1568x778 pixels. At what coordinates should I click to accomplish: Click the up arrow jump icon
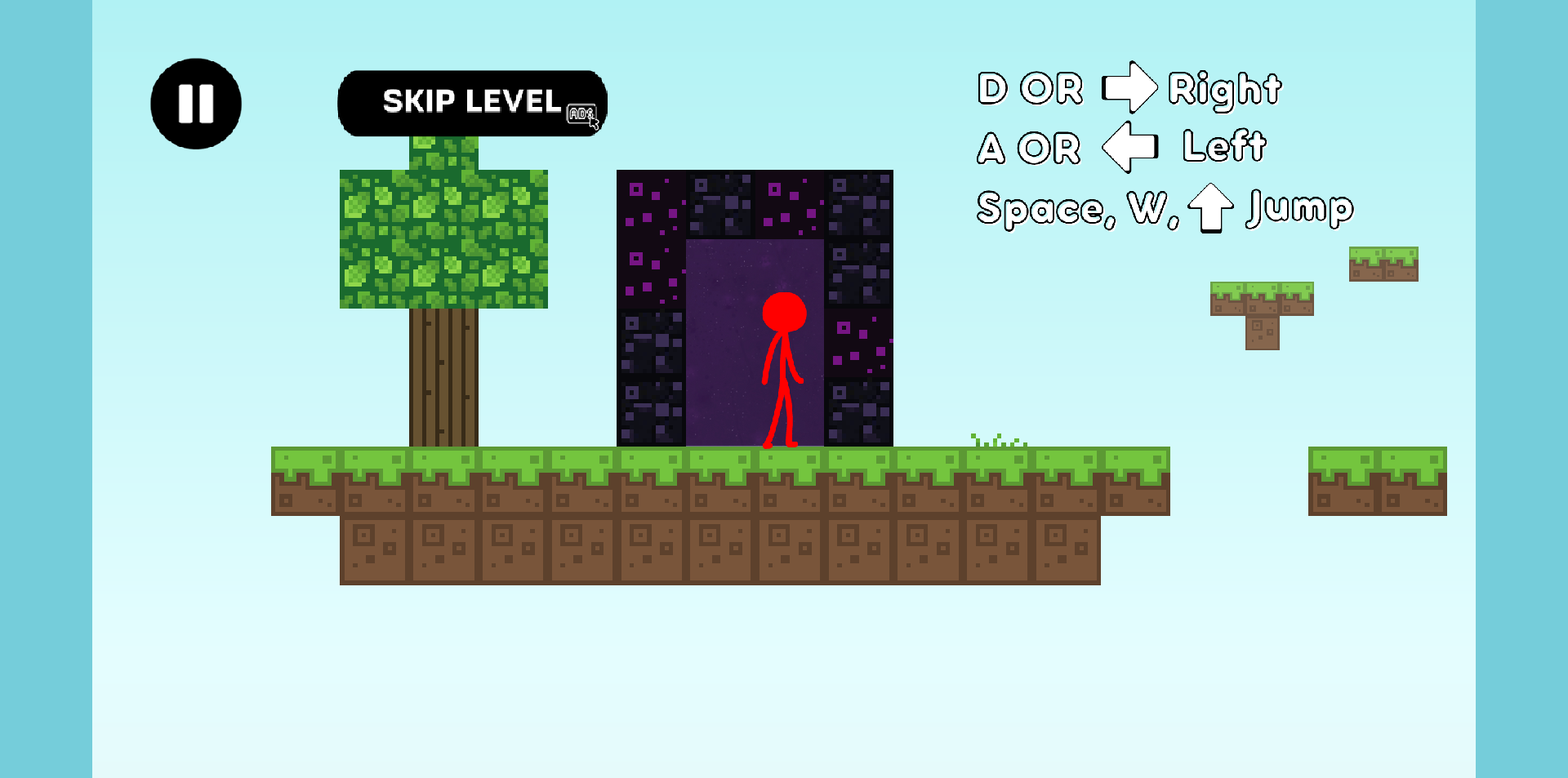tap(1211, 209)
